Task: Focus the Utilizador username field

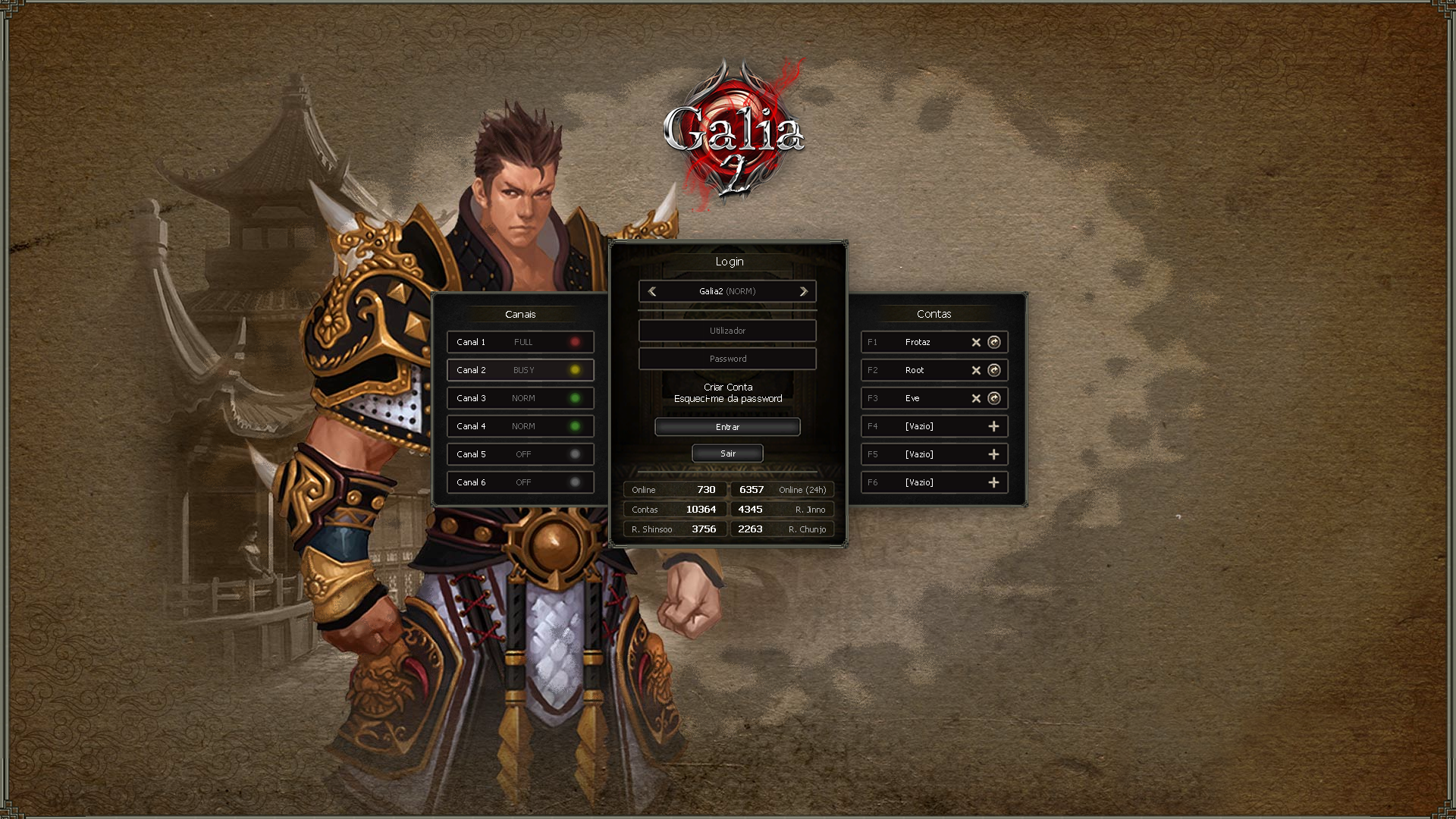Action: click(x=727, y=331)
